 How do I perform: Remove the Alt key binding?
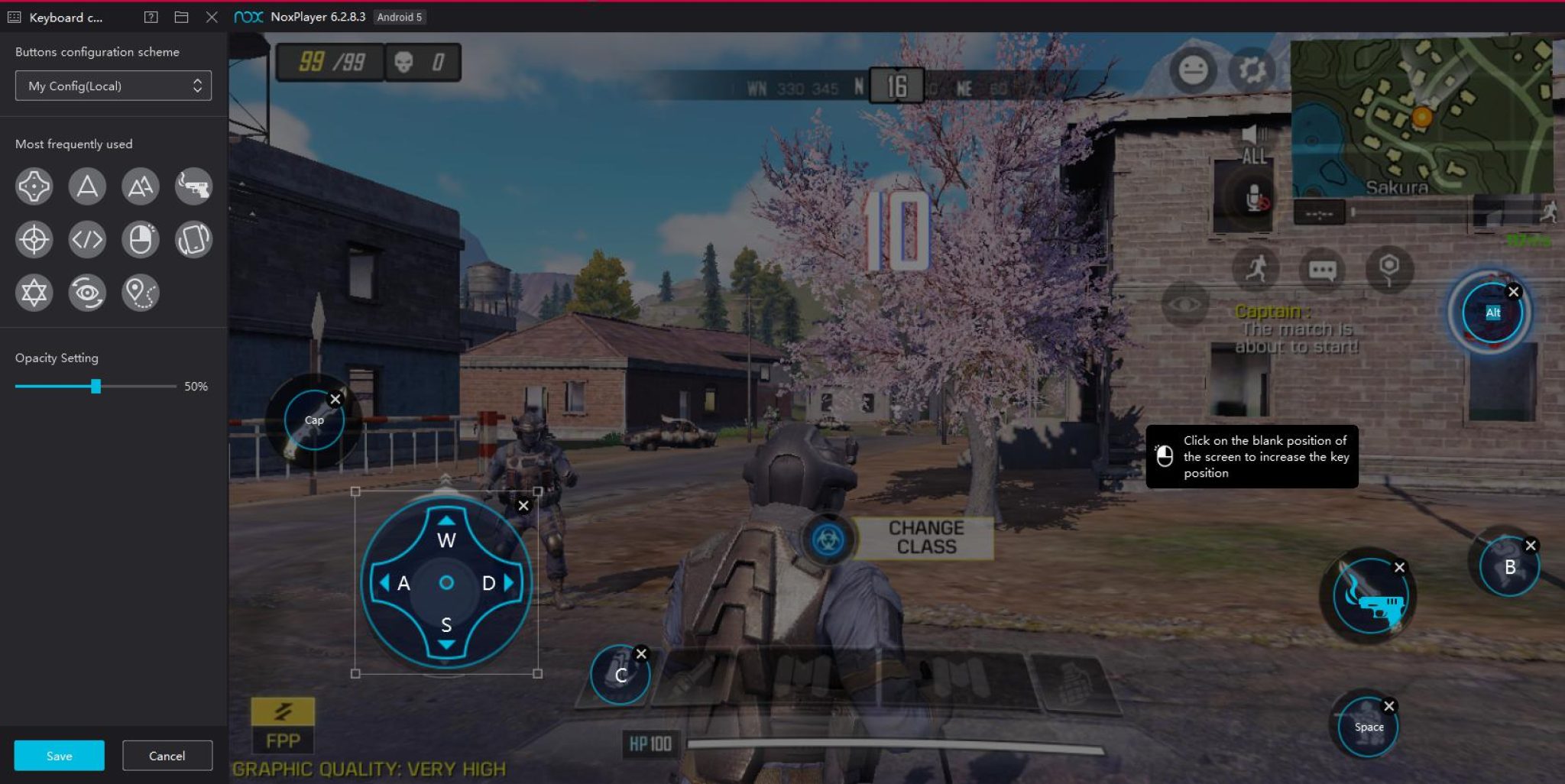coord(1513,292)
